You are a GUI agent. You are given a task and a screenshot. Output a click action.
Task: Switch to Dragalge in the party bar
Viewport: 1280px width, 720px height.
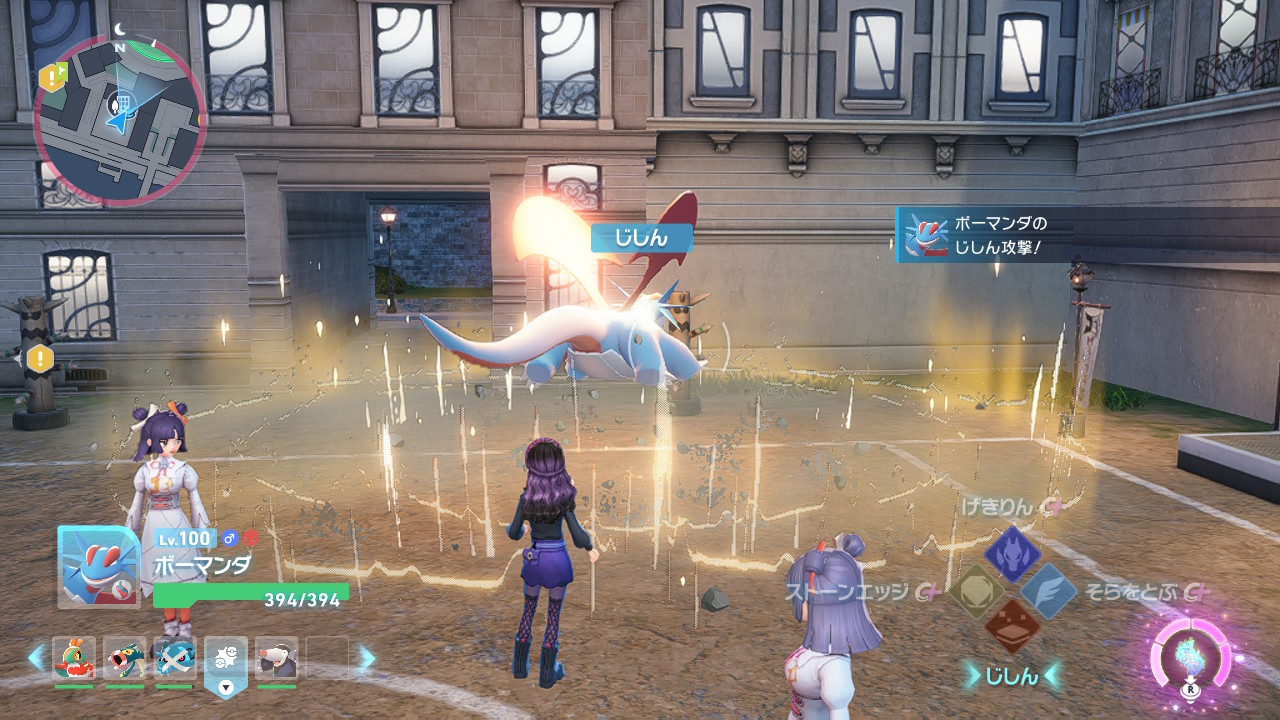click(x=125, y=659)
